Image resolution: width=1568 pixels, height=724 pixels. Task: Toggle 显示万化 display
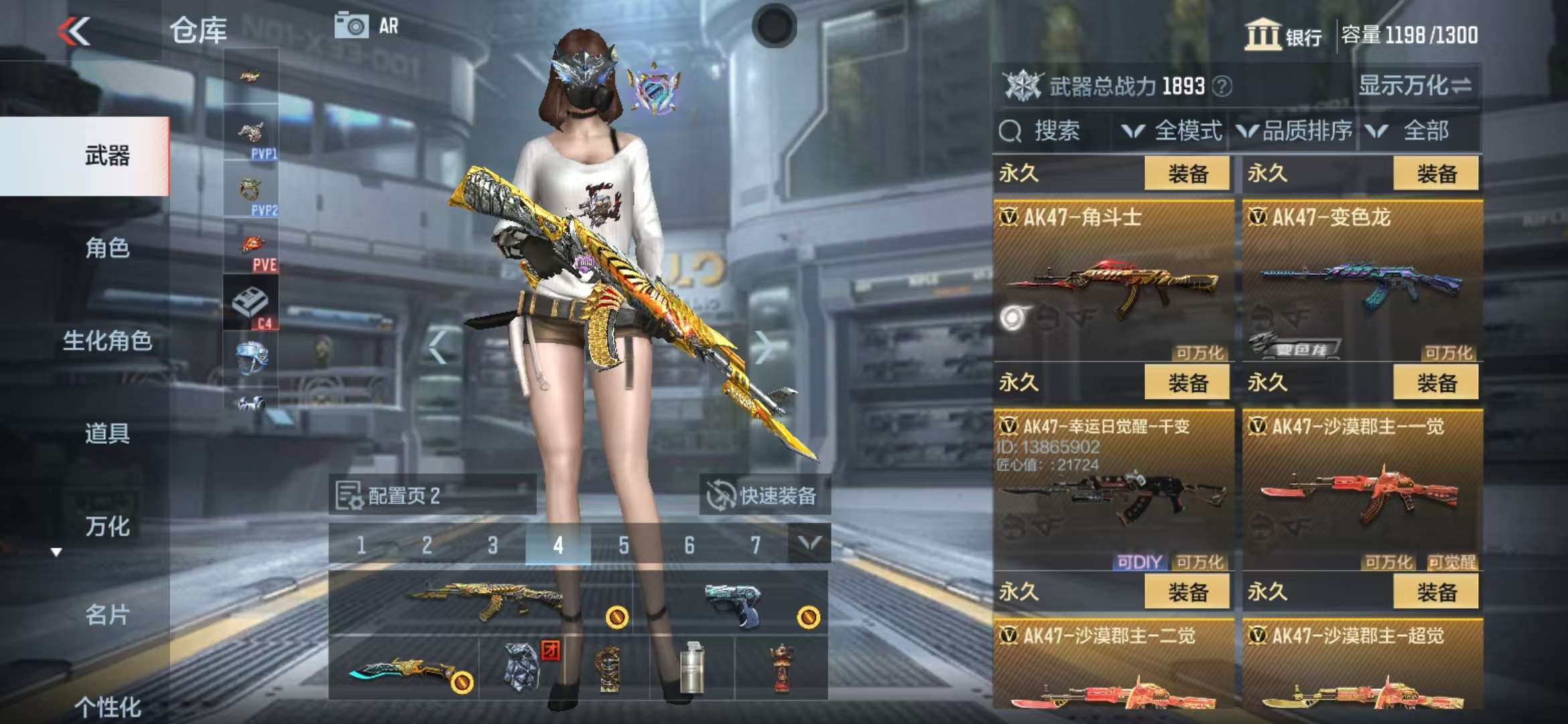[x=1415, y=86]
